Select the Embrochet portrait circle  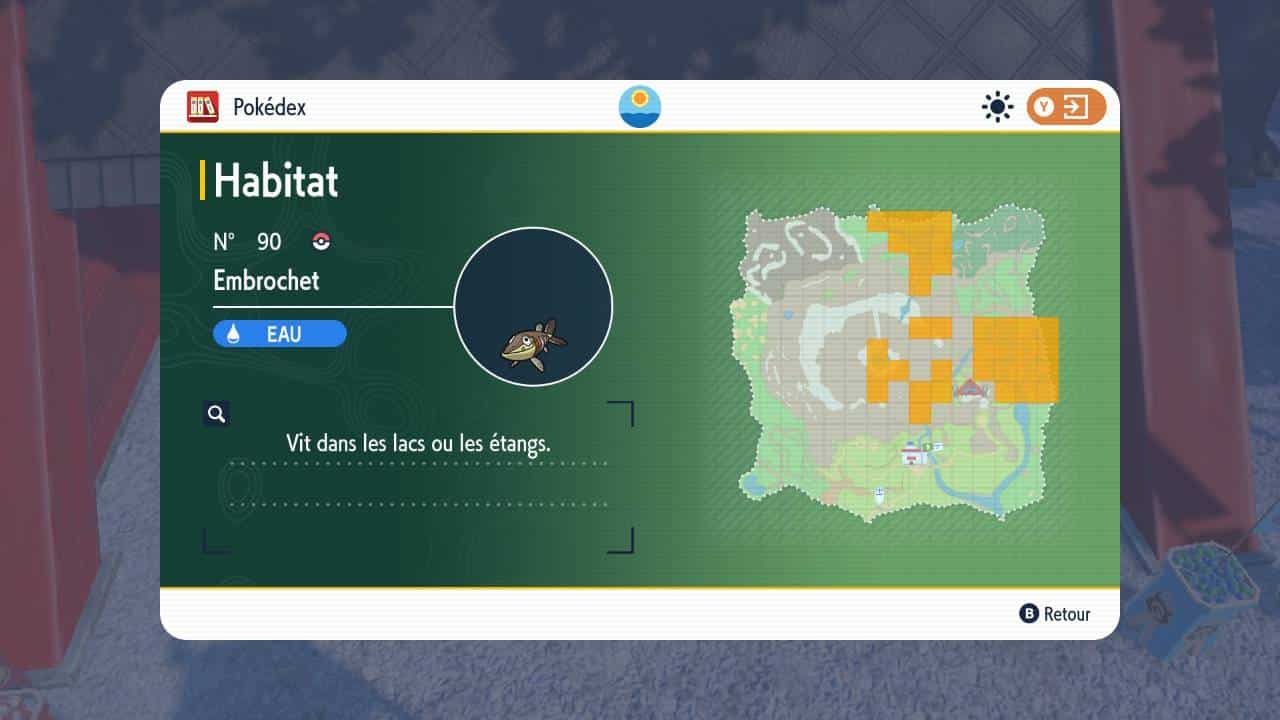tap(533, 307)
